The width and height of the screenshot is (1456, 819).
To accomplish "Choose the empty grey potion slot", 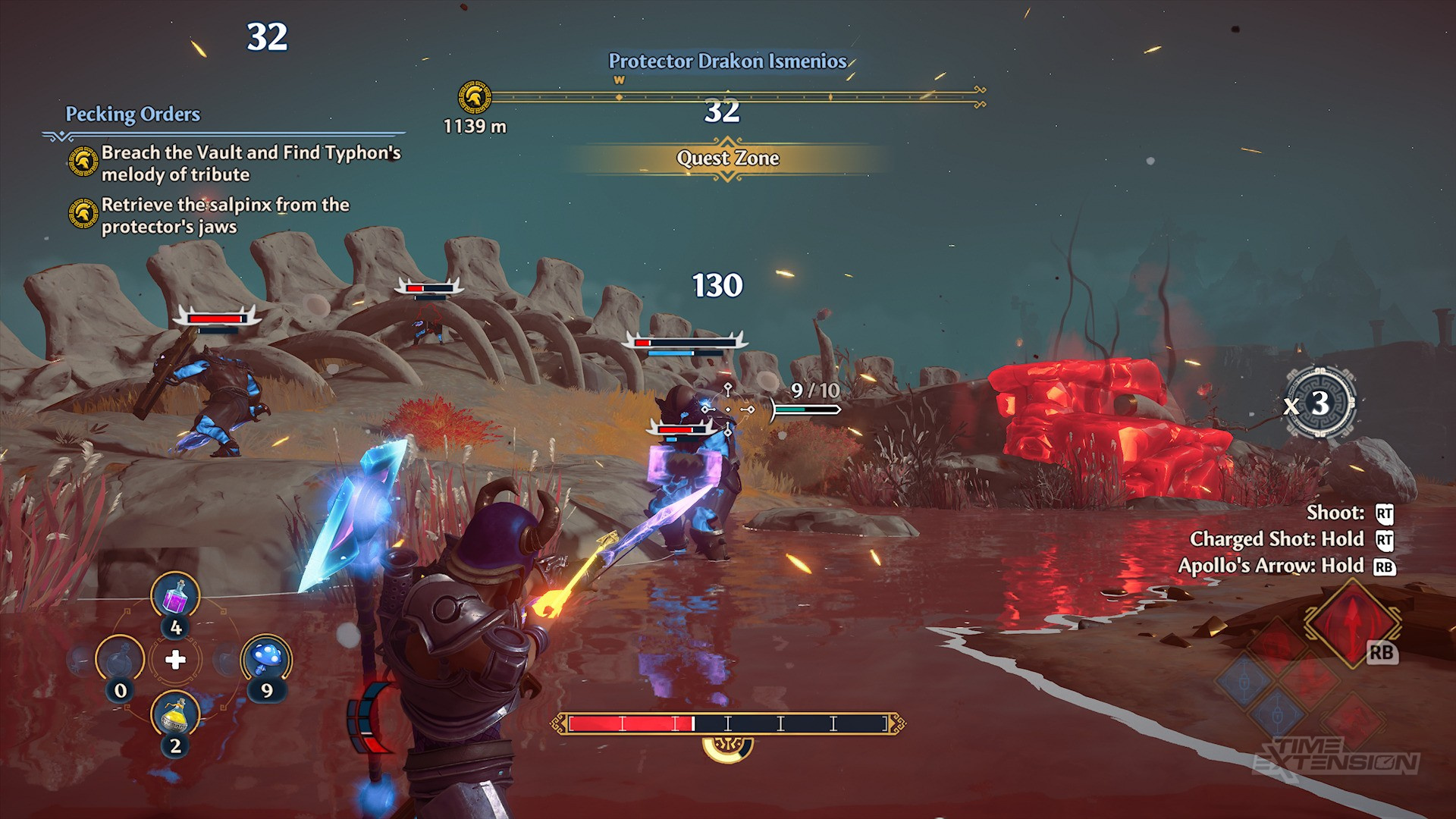I will 120,658.
